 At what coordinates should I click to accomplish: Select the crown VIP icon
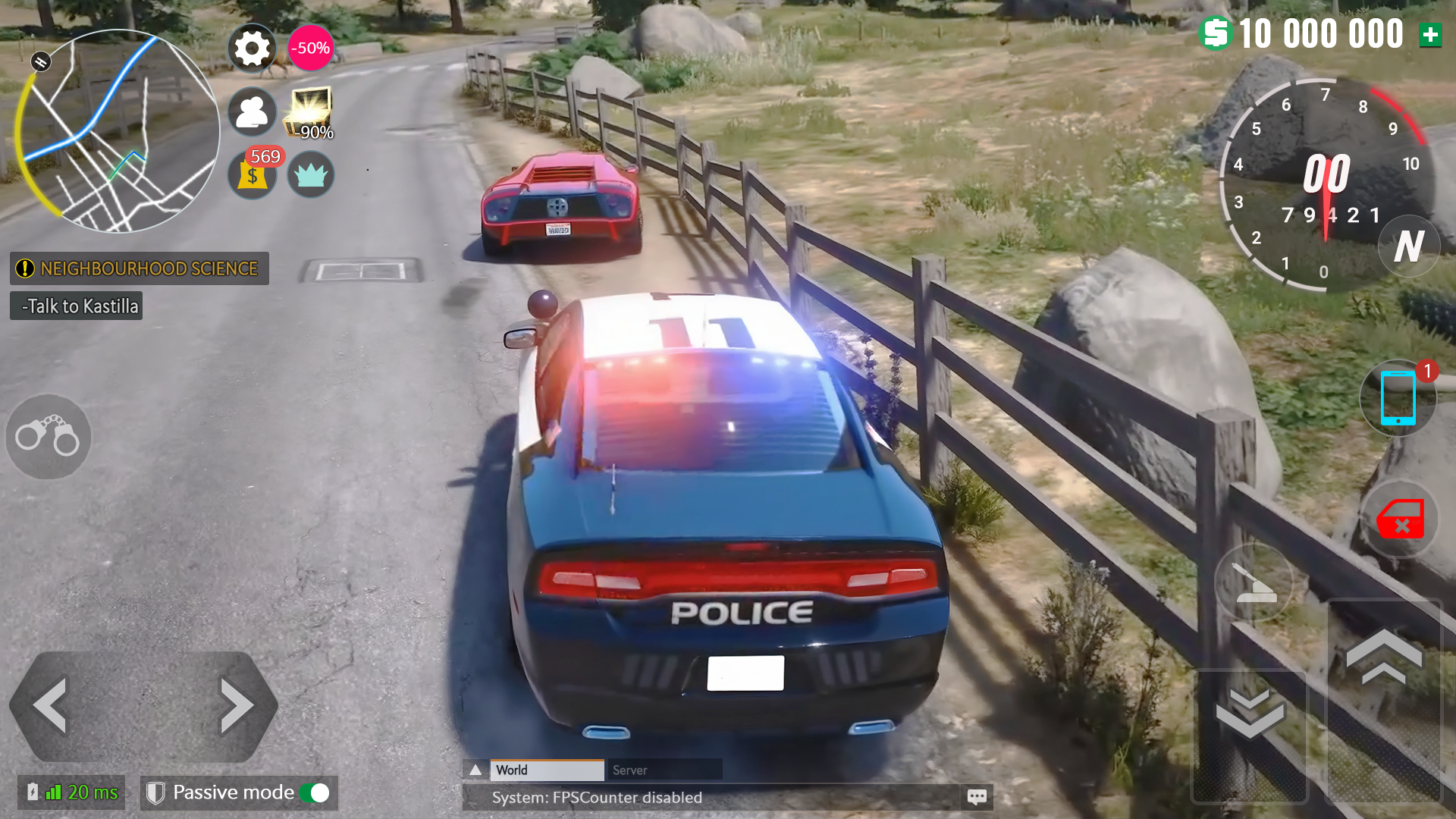click(x=311, y=175)
